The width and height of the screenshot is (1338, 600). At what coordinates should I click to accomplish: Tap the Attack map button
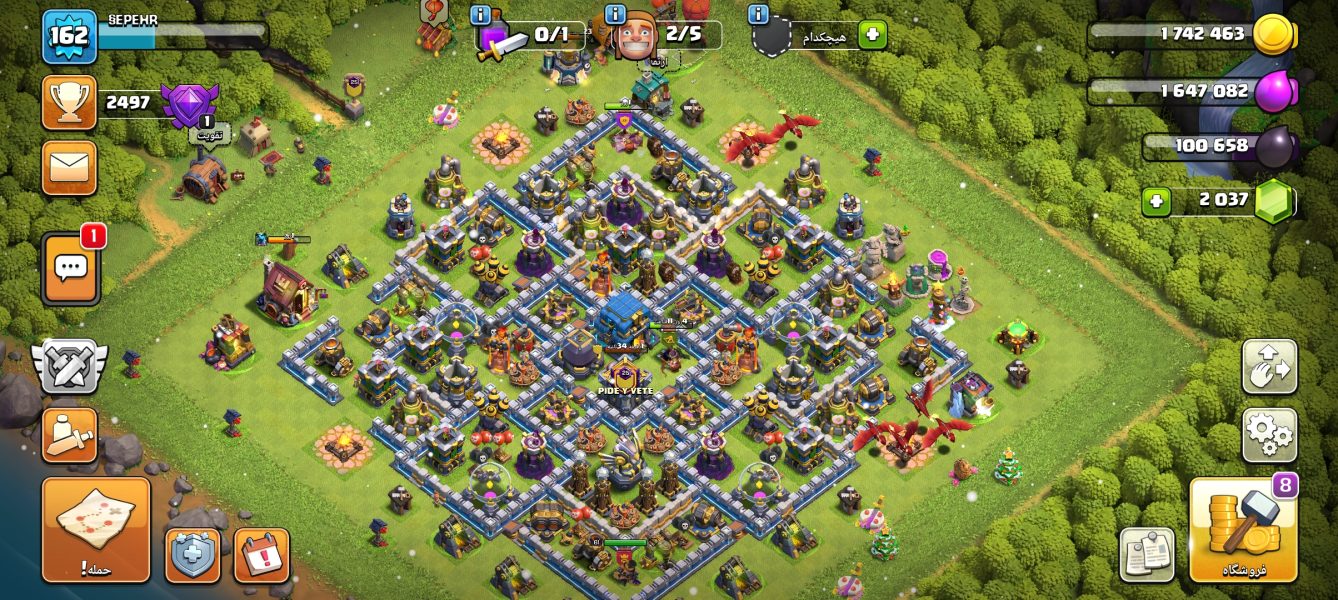(96, 529)
